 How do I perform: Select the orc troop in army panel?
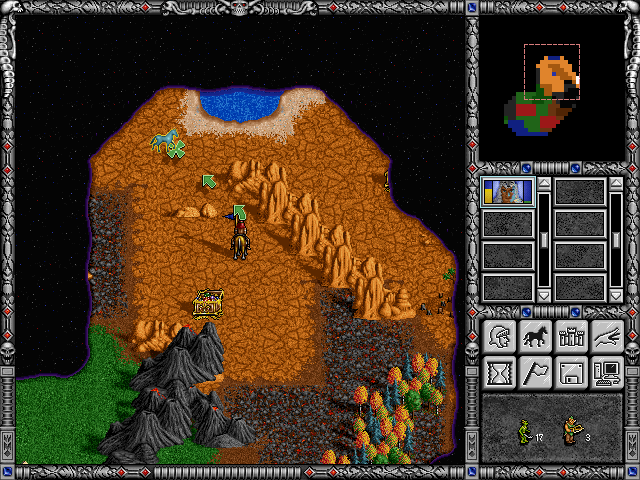coord(572,430)
